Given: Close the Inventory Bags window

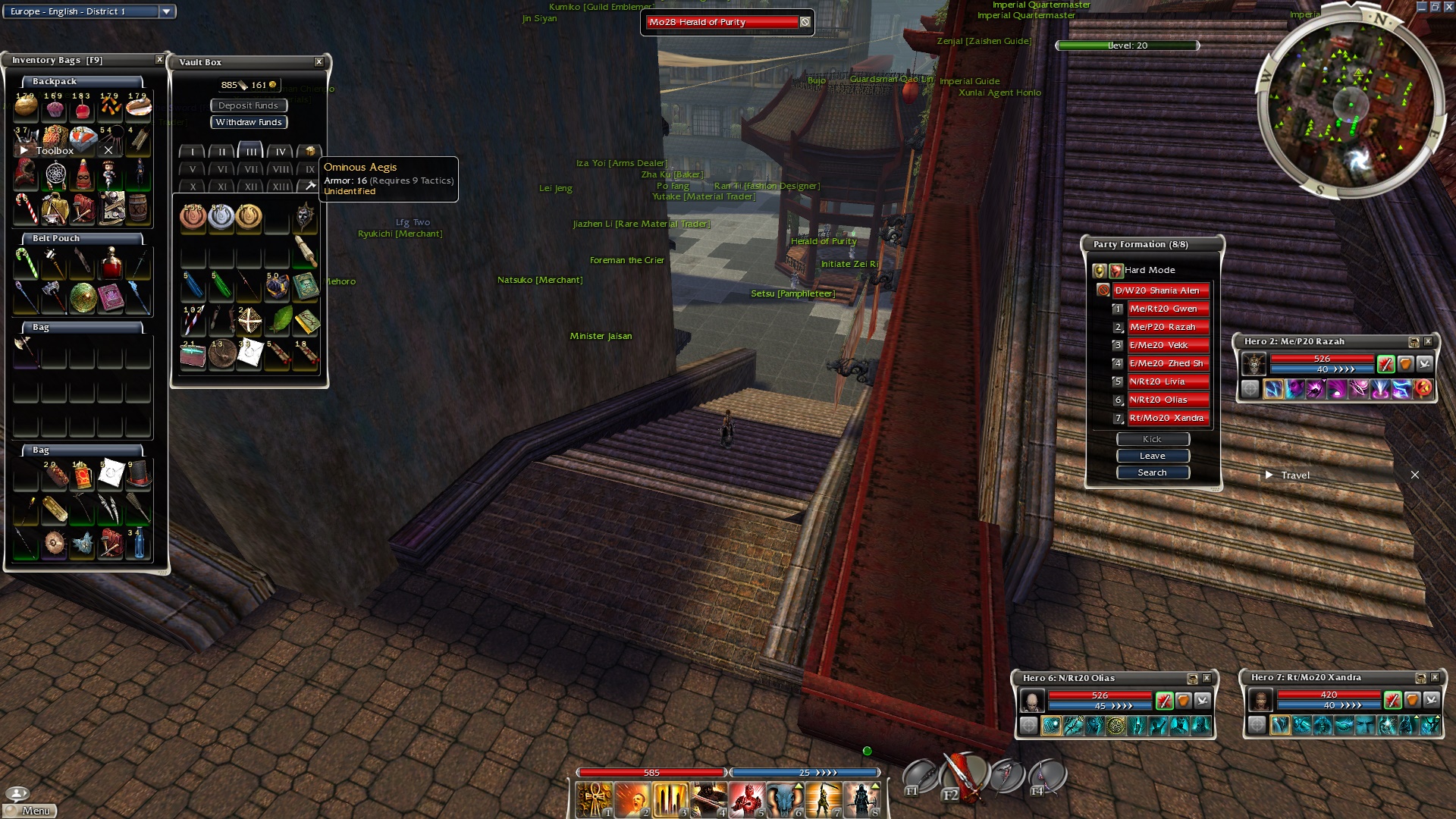Looking at the screenshot, I should click(x=159, y=60).
